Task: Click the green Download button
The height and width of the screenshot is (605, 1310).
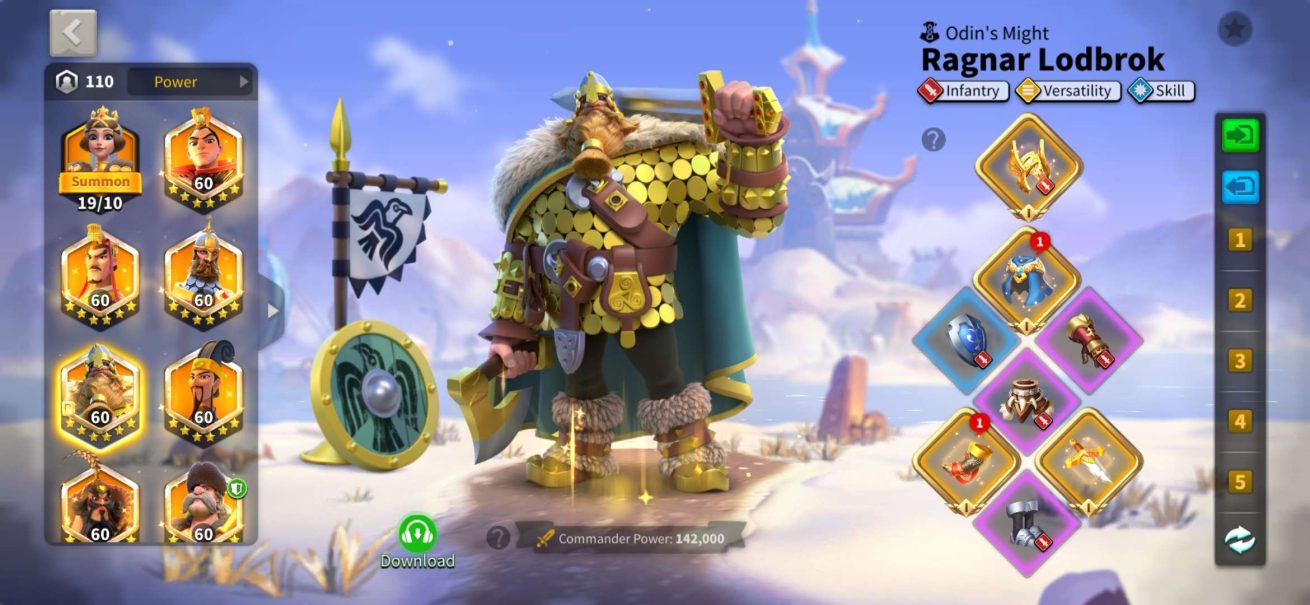Action: 417,539
